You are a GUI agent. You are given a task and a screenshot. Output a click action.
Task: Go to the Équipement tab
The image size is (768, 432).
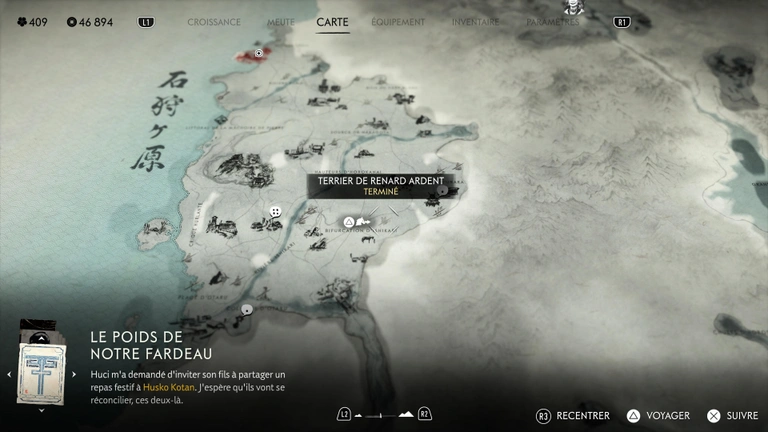tap(398, 22)
